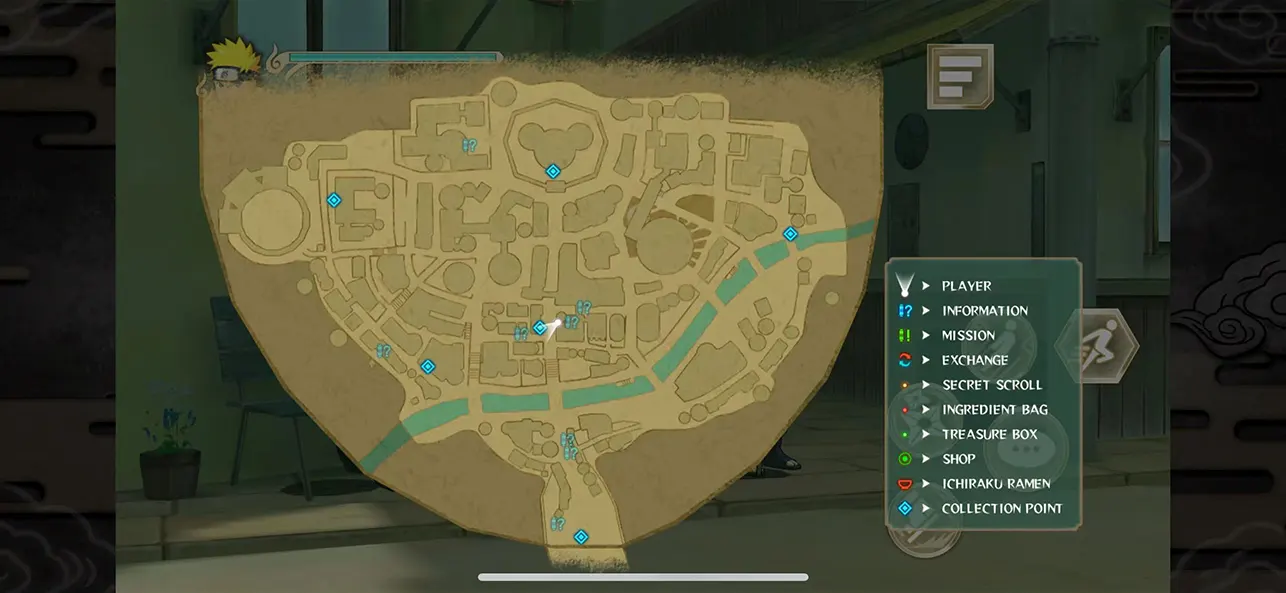This screenshot has height=593, width=1286.
Task: Click the white player arrow marker on the map
Action: pos(555,323)
